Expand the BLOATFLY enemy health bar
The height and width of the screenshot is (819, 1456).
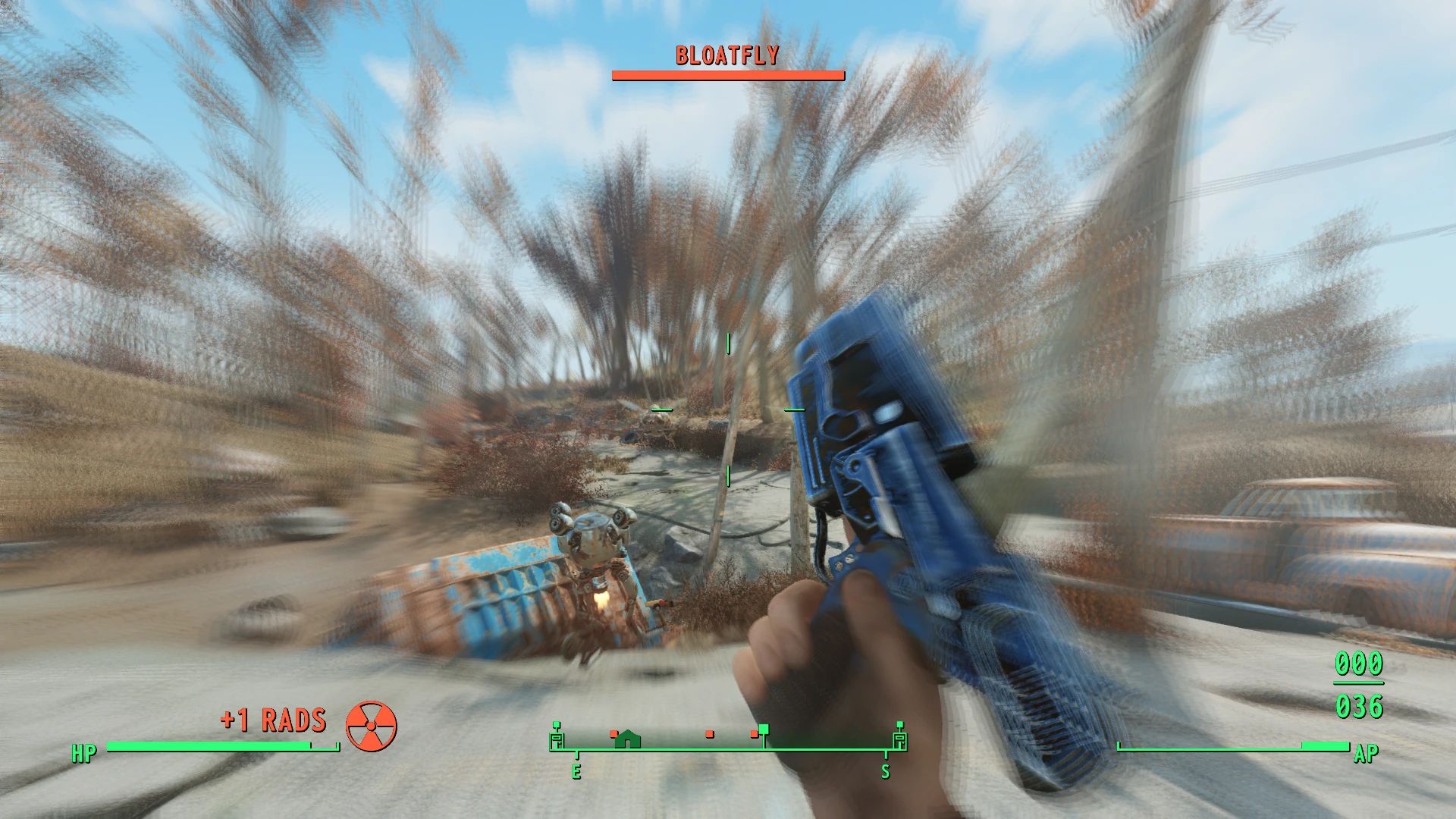coord(727,74)
